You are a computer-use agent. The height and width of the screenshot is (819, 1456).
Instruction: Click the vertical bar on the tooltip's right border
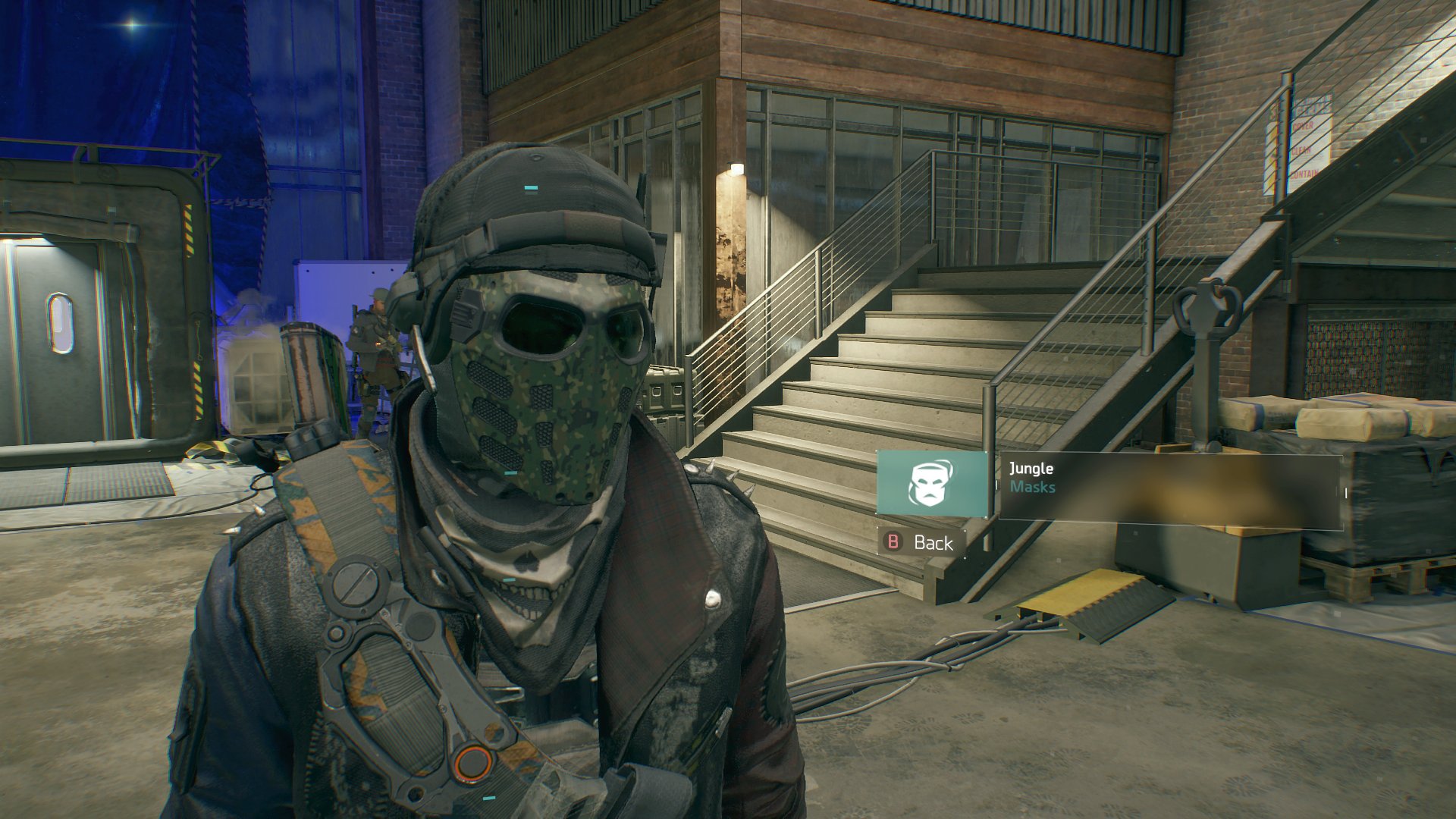1345,491
